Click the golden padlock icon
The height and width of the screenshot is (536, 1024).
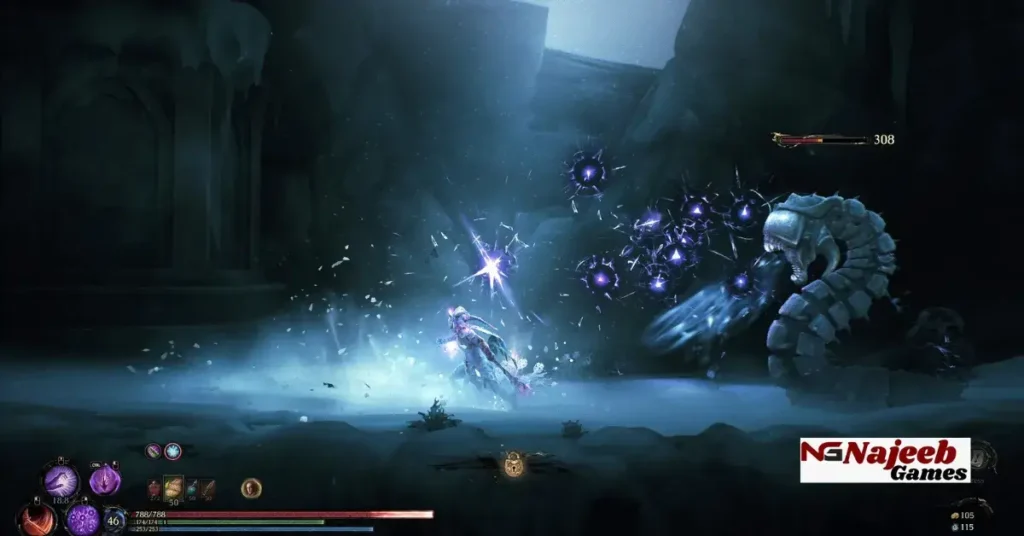514,464
